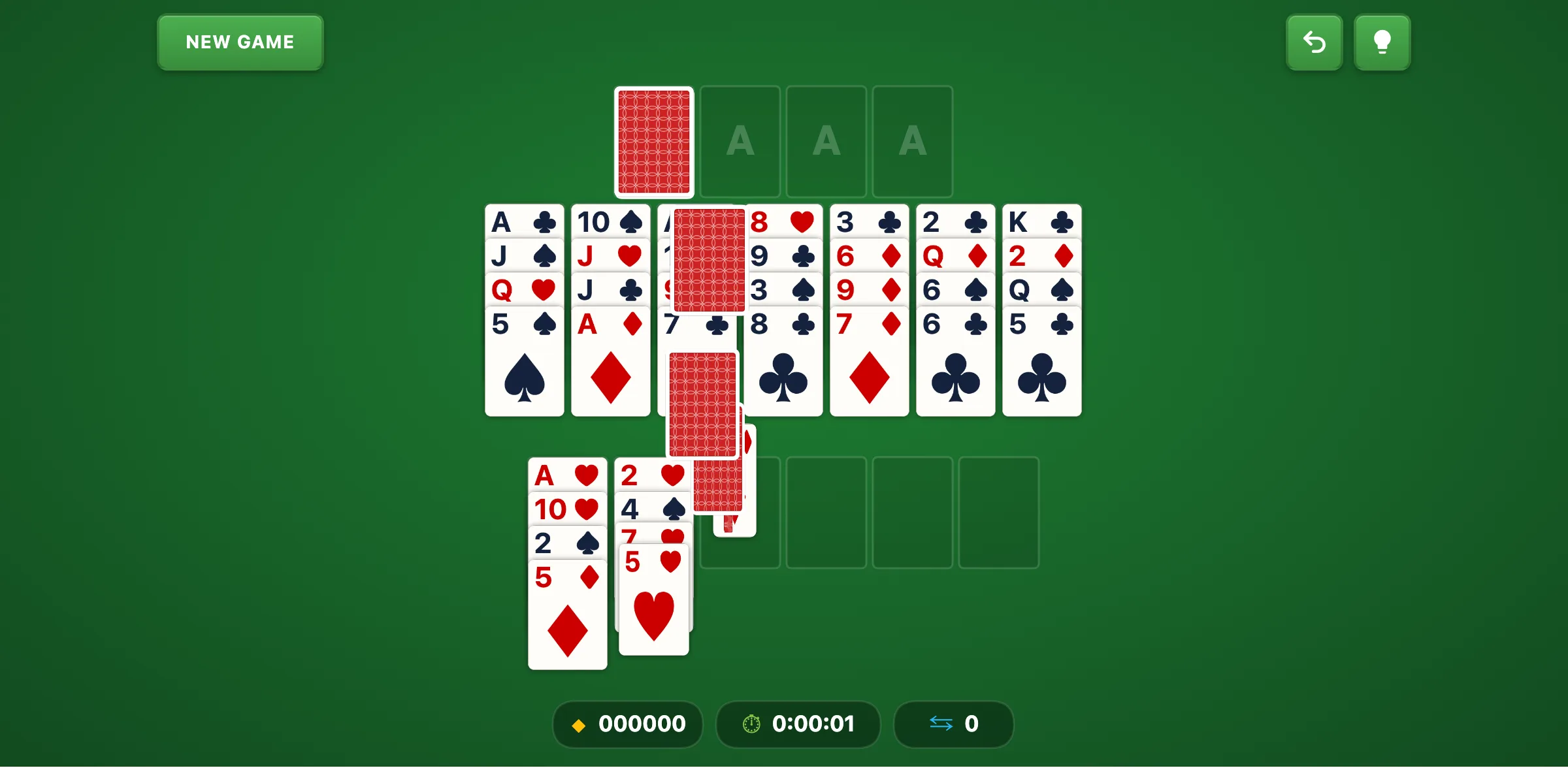This screenshot has height=768, width=1568.
Task: Select the King of Clubs card
Action: [1041, 222]
